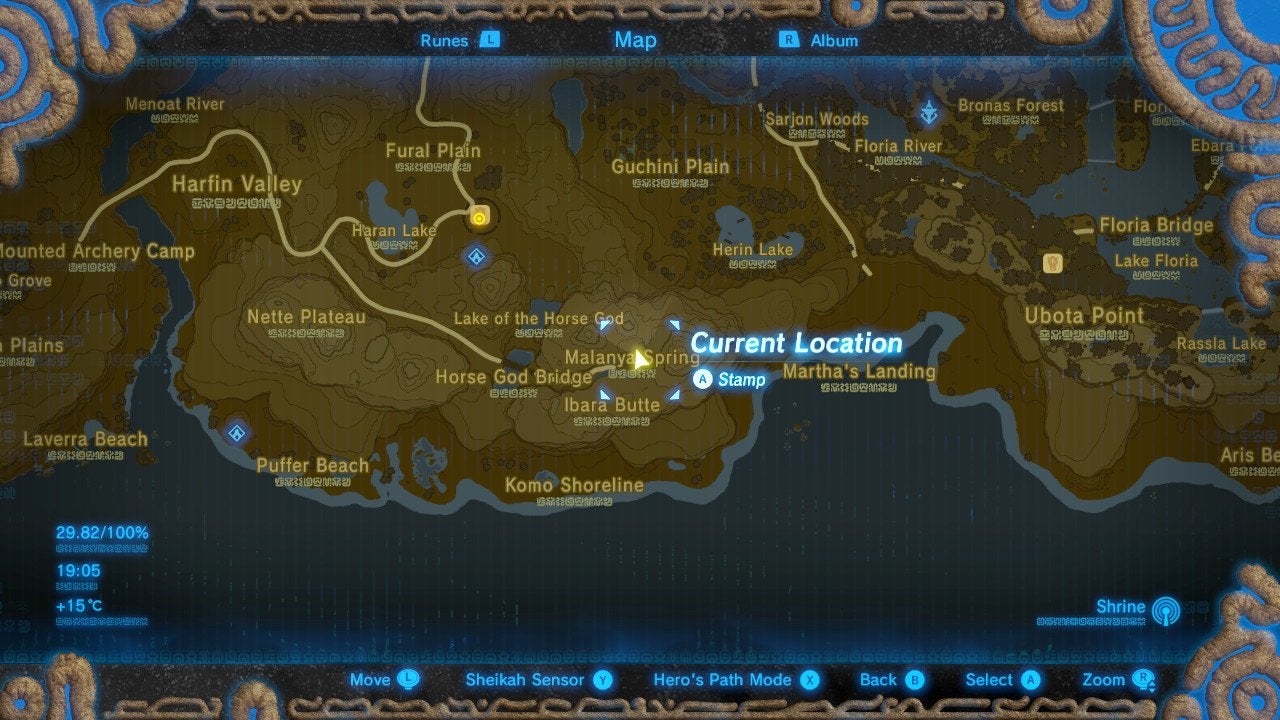Image resolution: width=1280 pixels, height=720 pixels.
Task: Switch to the Runes tab
Action: click(446, 40)
